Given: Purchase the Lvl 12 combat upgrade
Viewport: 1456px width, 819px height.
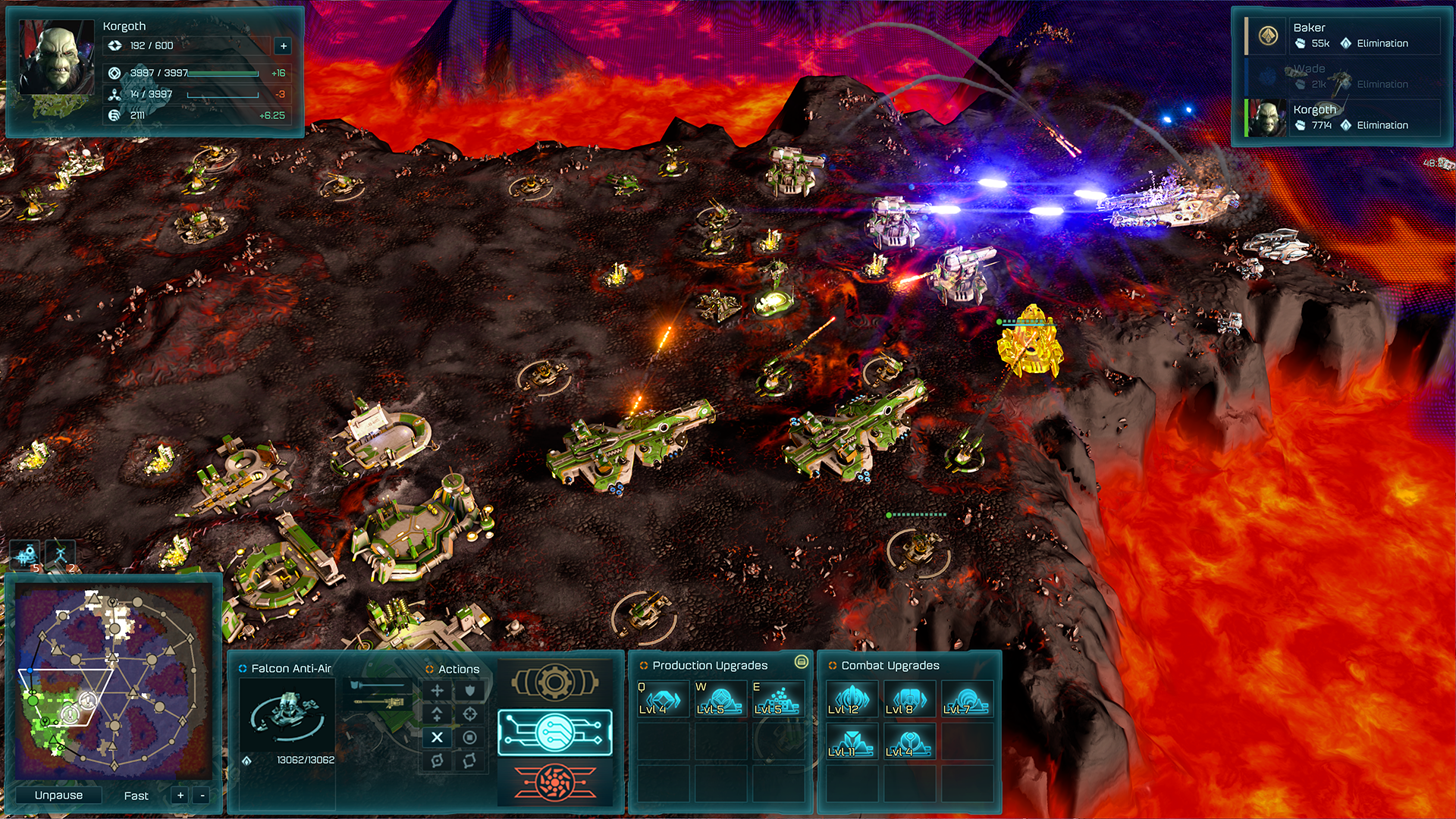Looking at the screenshot, I should pos(851,698).
